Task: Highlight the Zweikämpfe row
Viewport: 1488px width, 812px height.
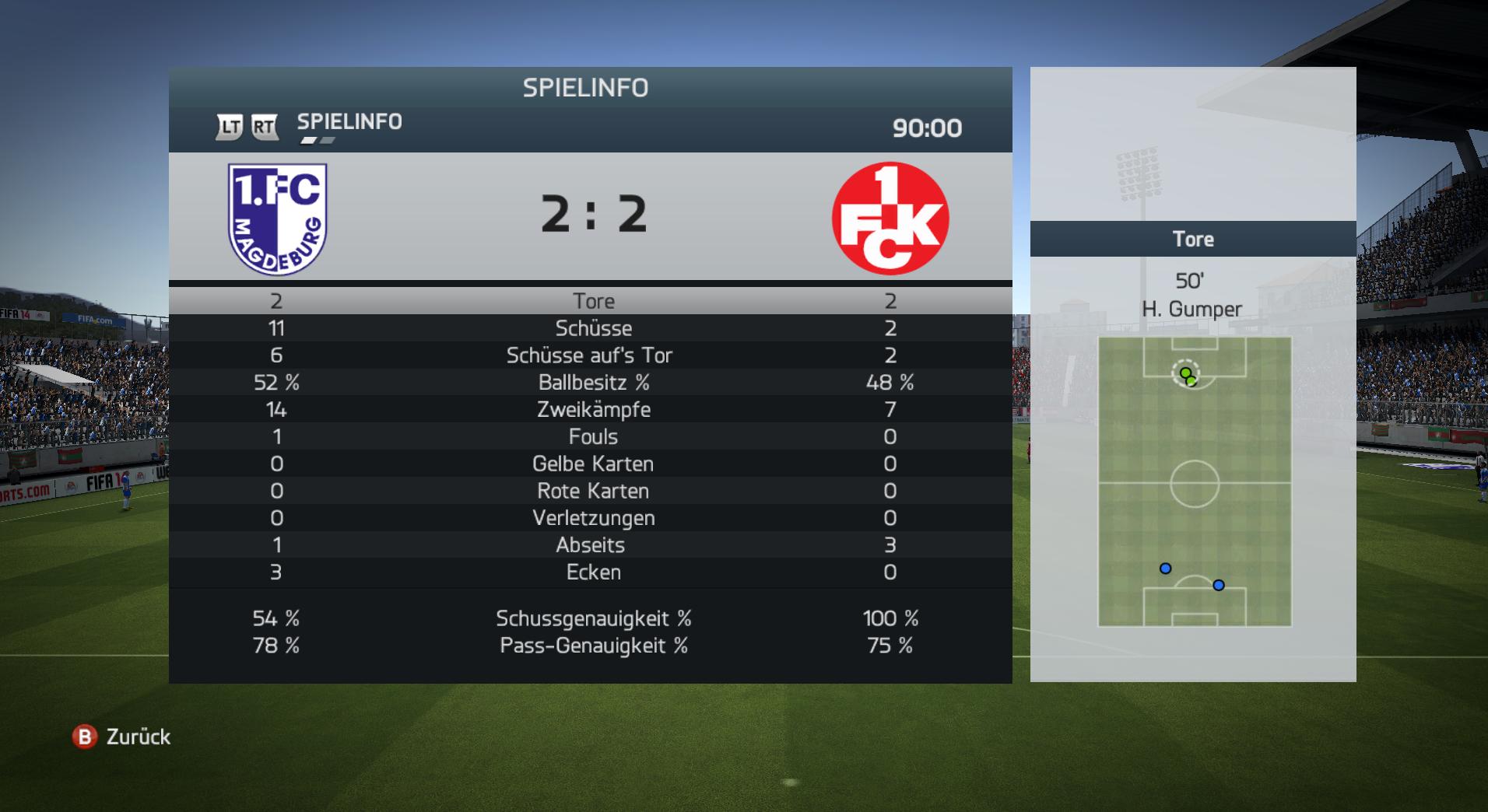Action: pyautogui.click(x=592, y=410)
